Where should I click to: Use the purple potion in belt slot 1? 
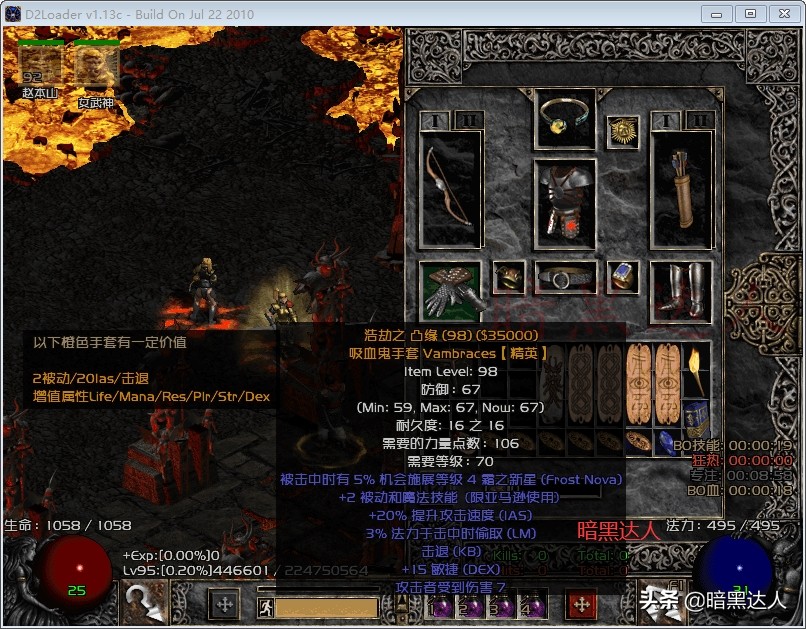440,606
